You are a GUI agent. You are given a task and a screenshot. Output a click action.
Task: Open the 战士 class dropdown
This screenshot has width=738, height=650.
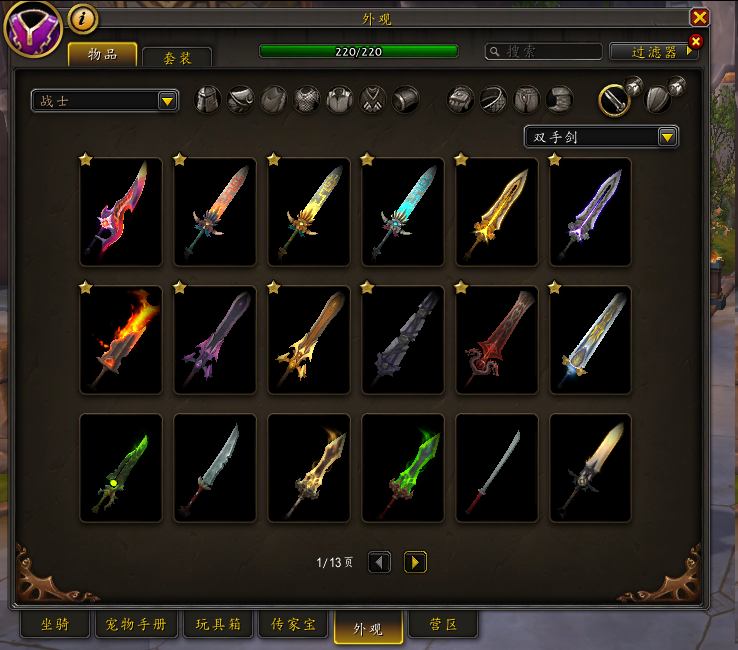tap(104, 100)
